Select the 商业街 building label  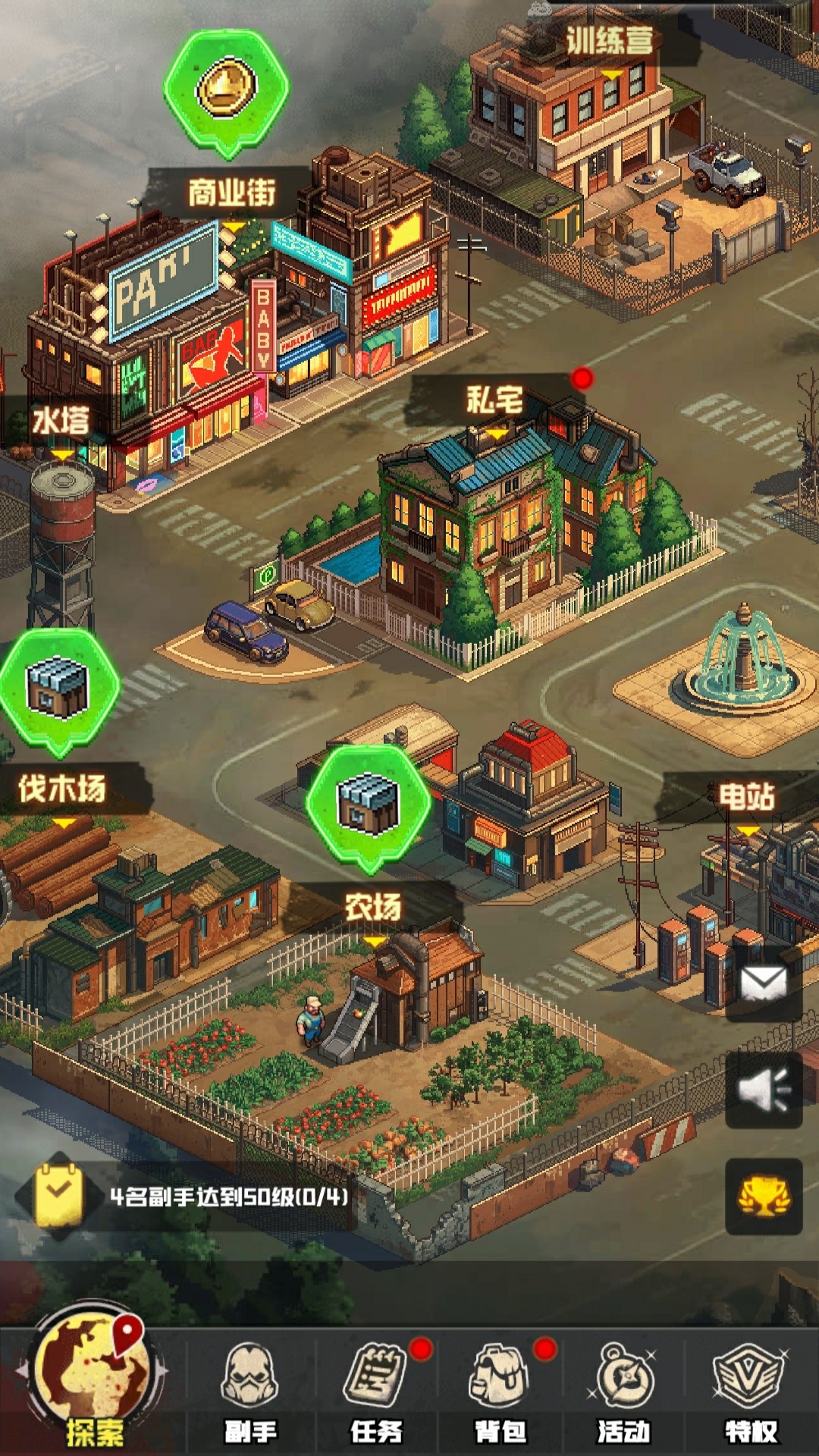click(x=231, y=193)
